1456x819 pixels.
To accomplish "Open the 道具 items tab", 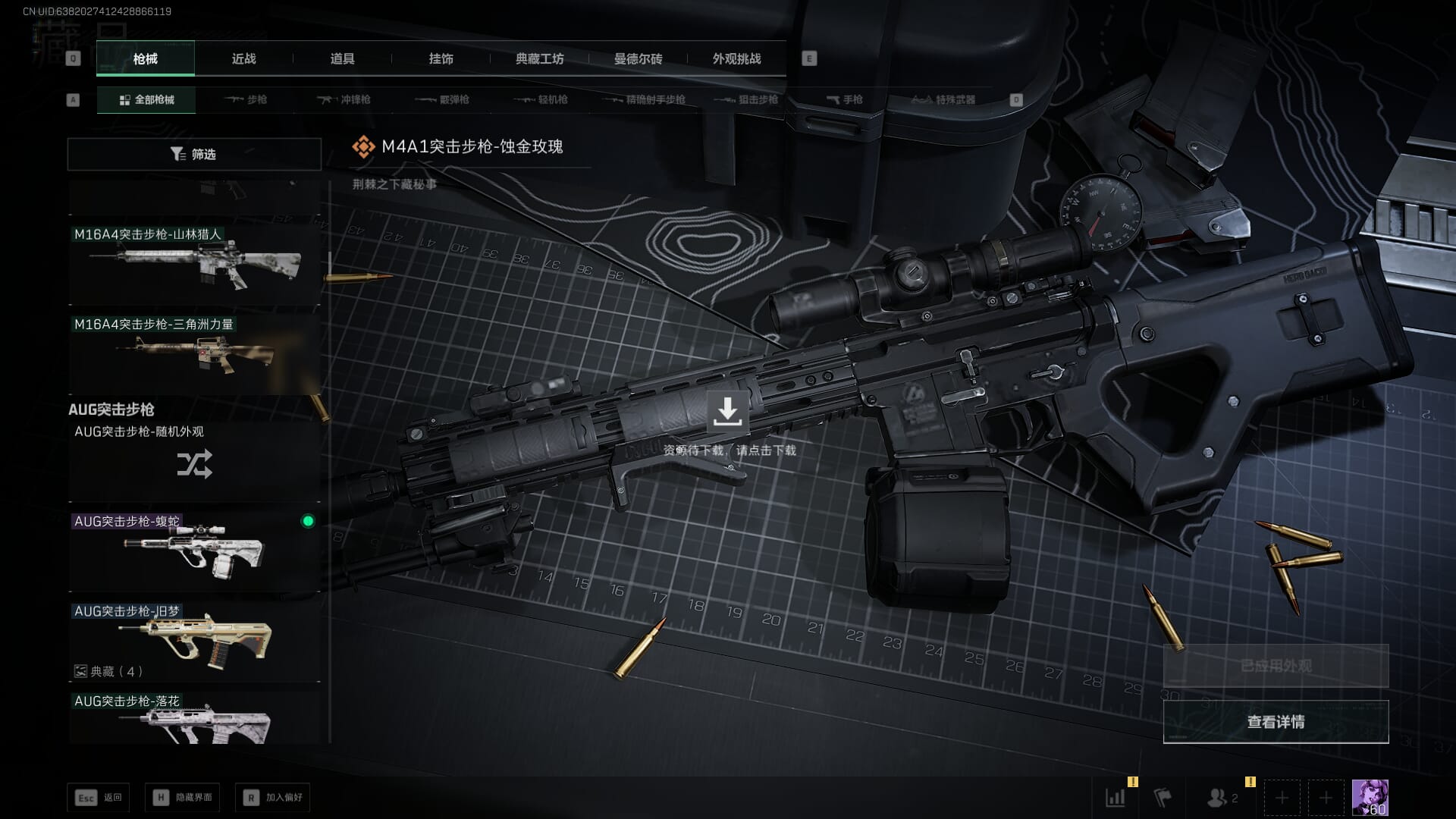I will 342,58.
